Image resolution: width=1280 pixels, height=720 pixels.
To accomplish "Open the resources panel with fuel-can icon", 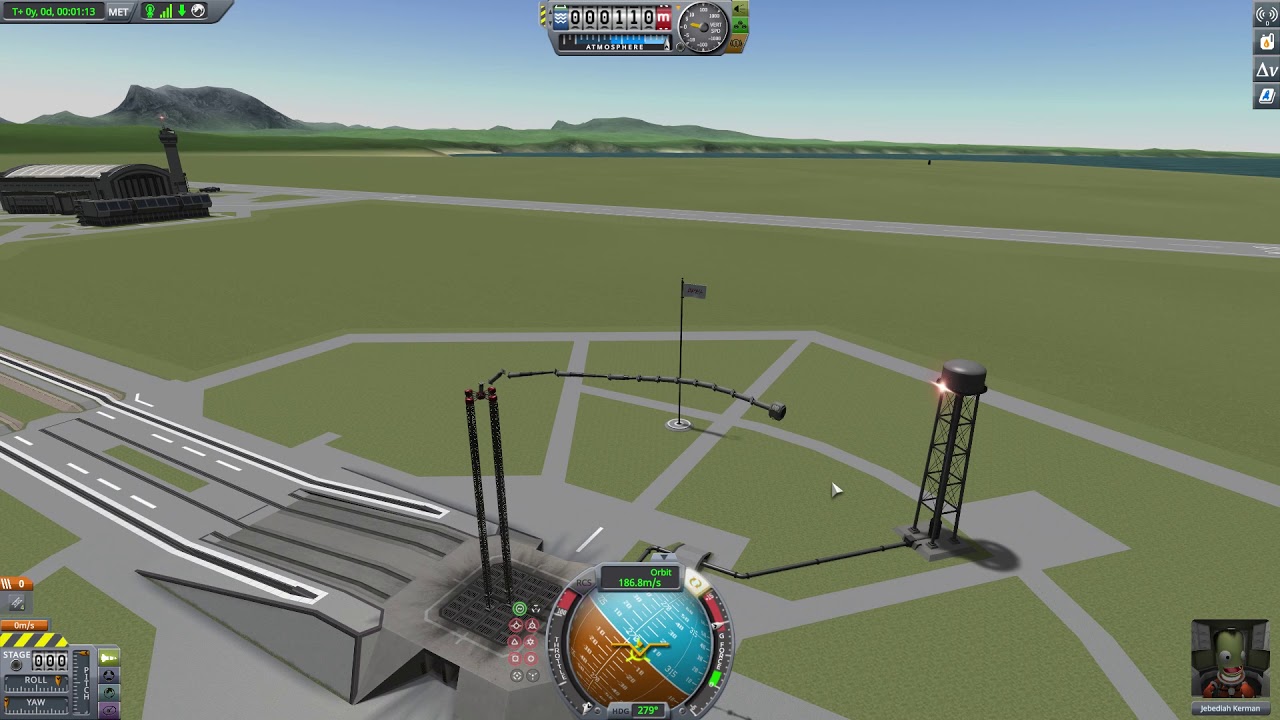I will pos(1267,42).
